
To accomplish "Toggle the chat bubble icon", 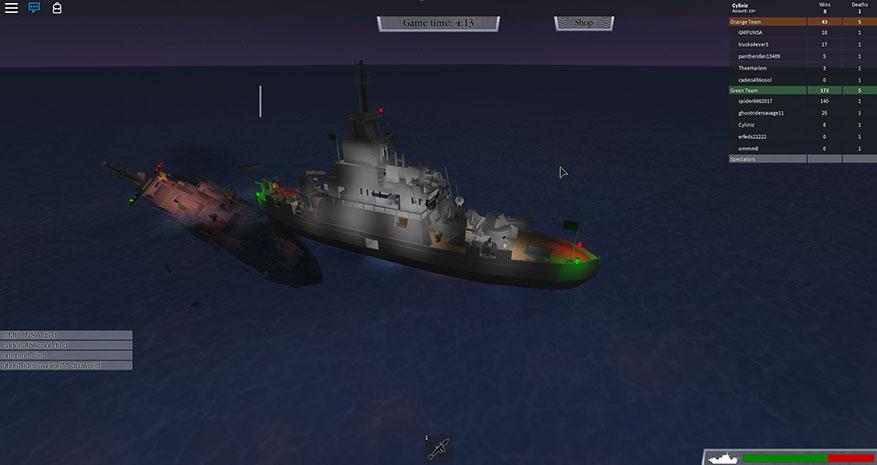I will (34, 8).
